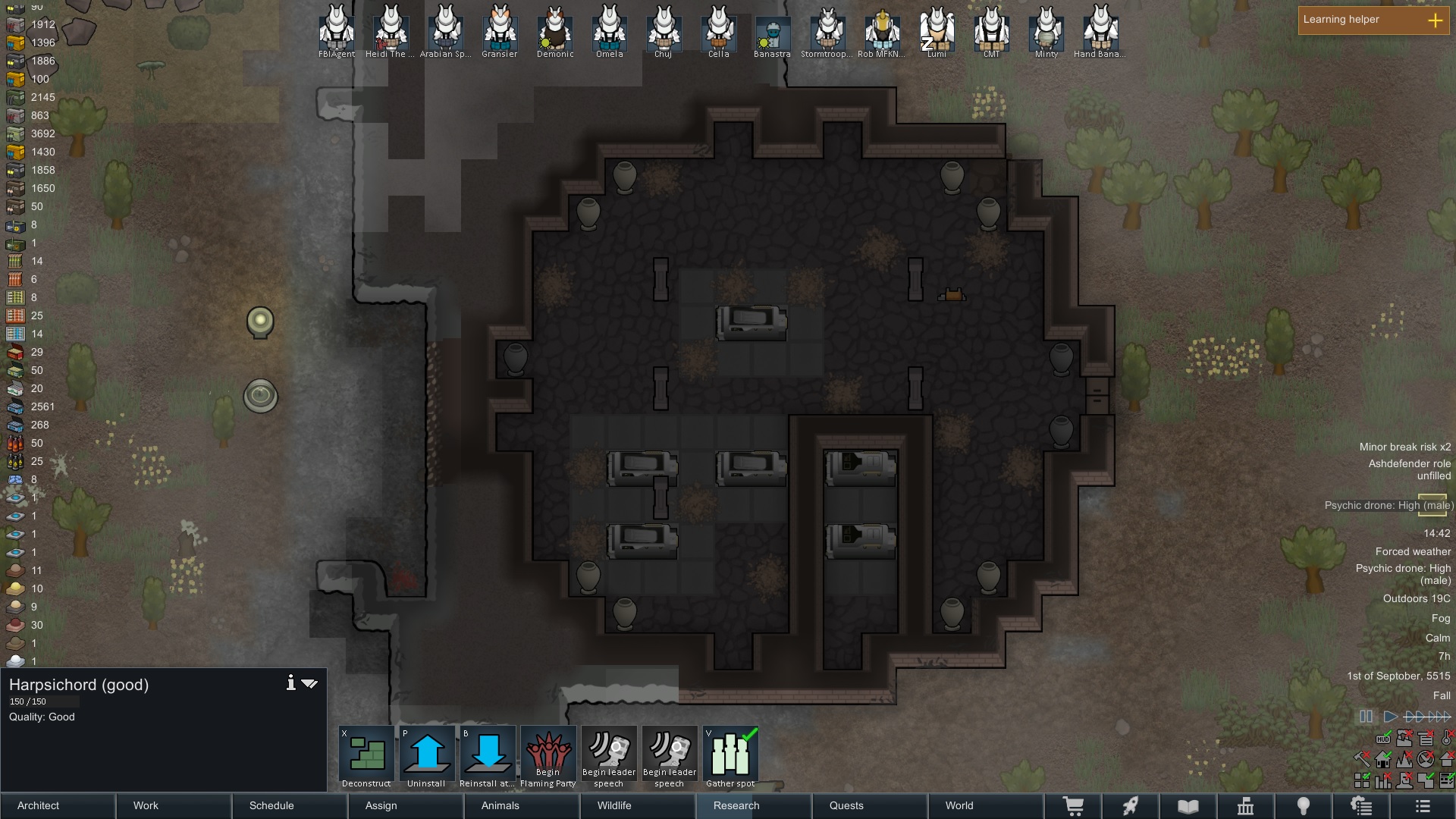This screenshot has width=1456, height=819.
Task: Open the ship rocket icon
Action: click(x=1130, y=807)
